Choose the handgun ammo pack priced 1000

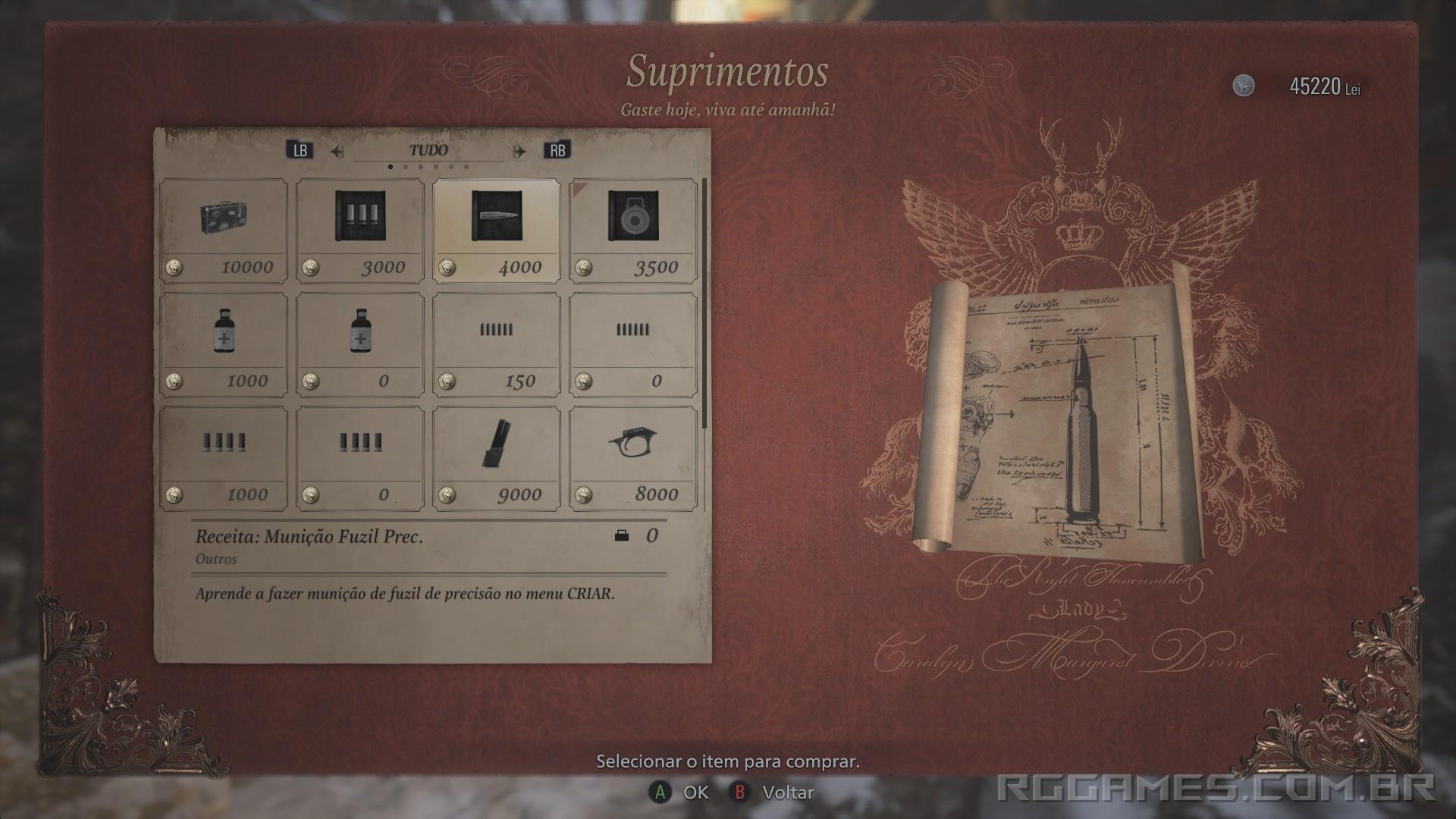click(224, 455)
